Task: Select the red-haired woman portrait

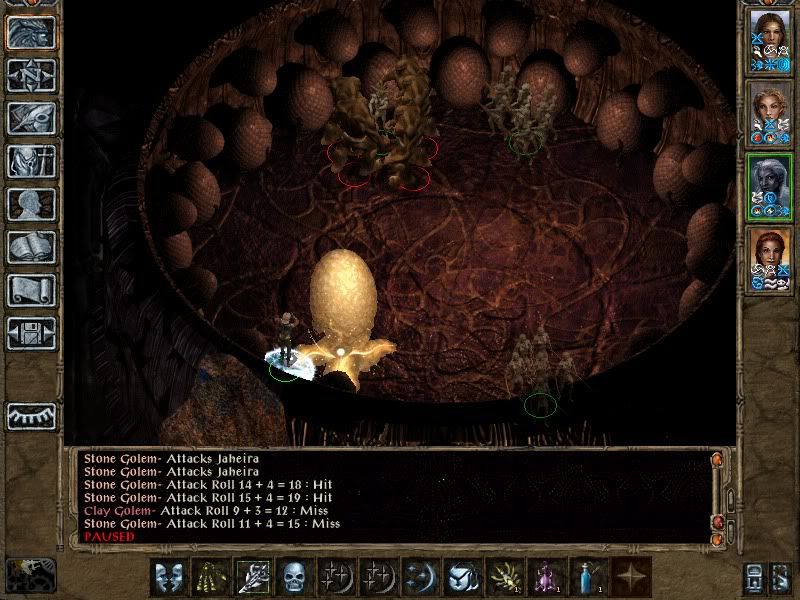Action: (768, 258)
